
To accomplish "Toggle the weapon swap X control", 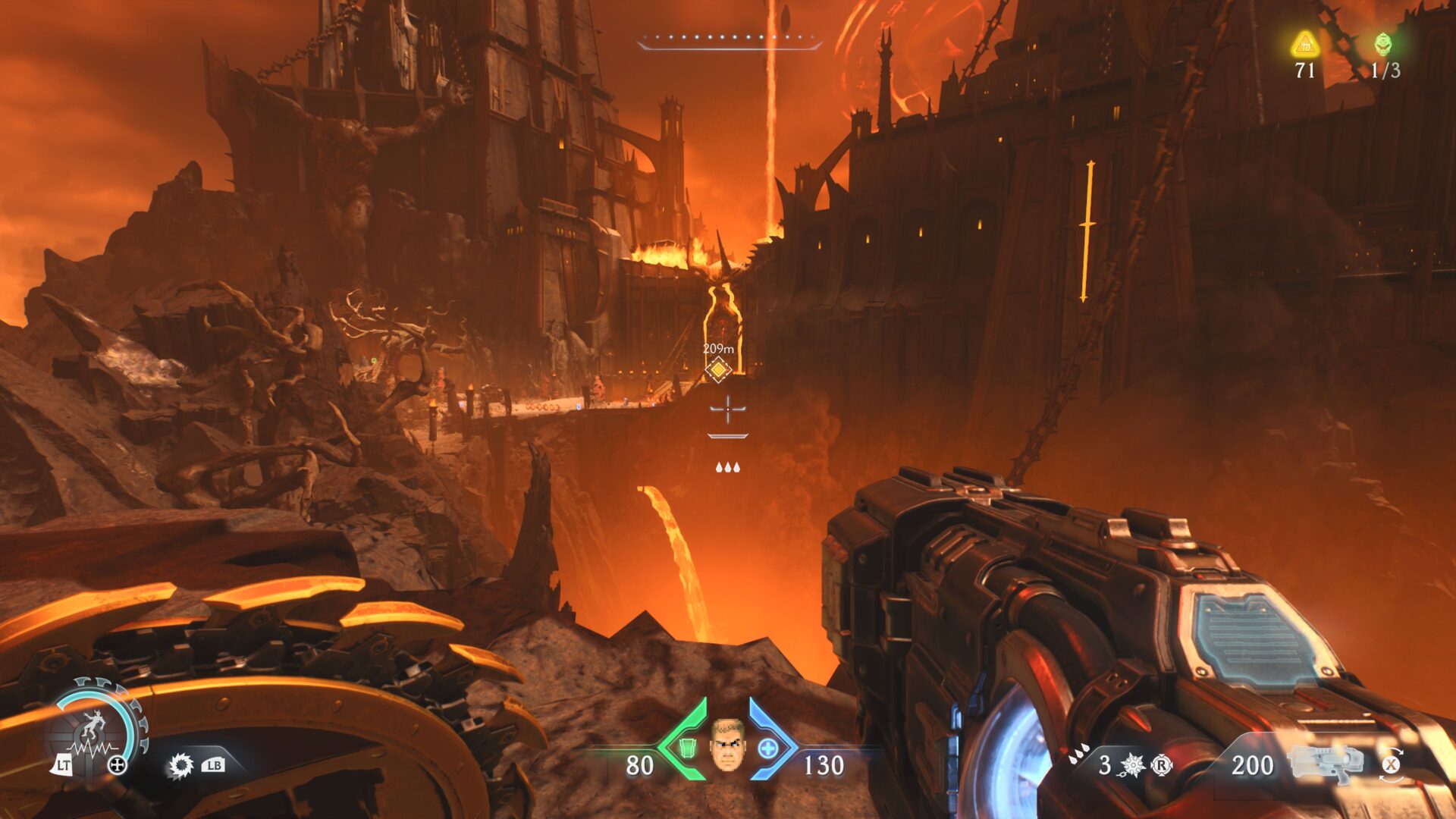I will click(1391, 766).
